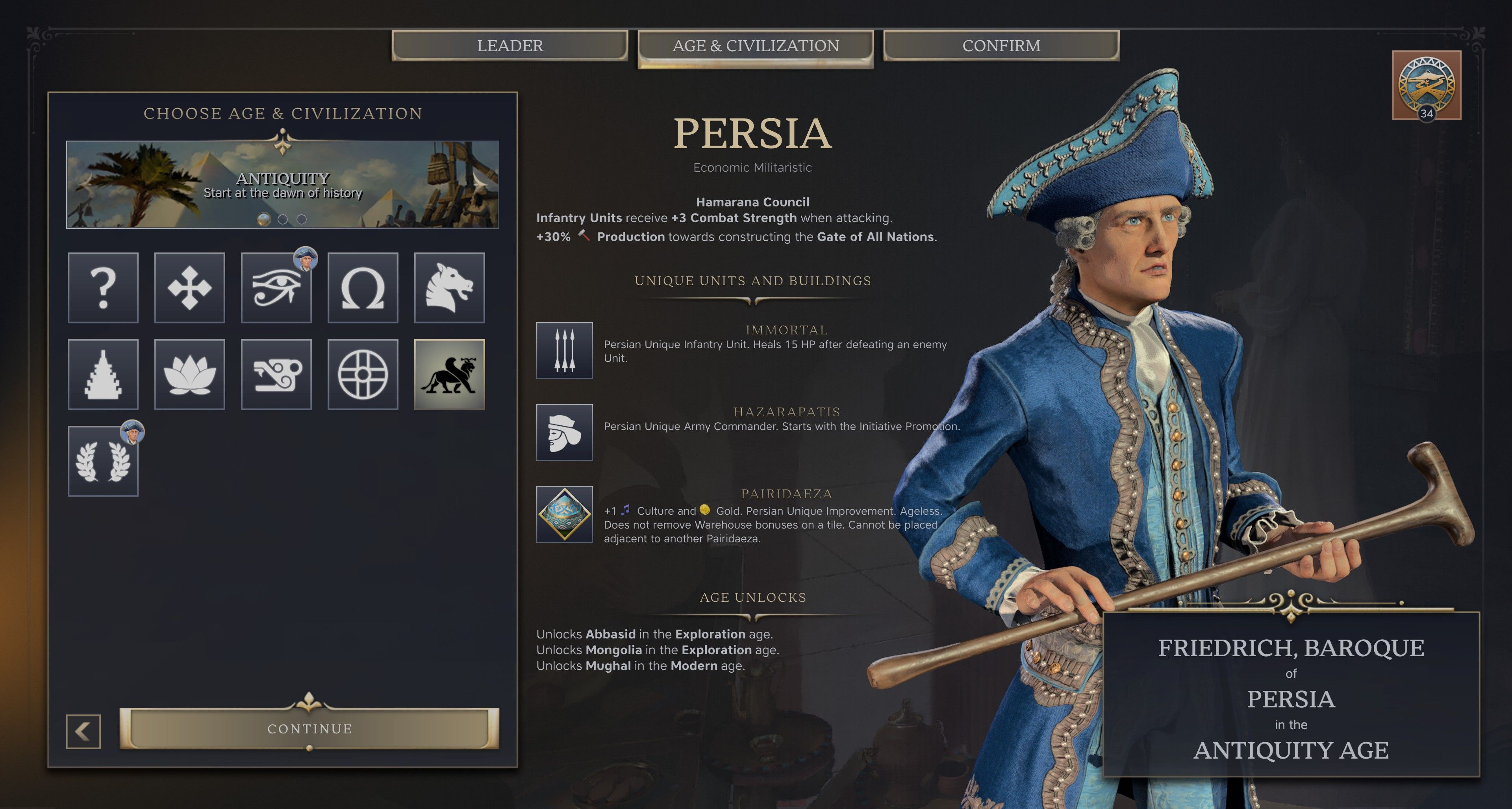Choose the laurel wreath civilization tile

[x=103, y=462]
